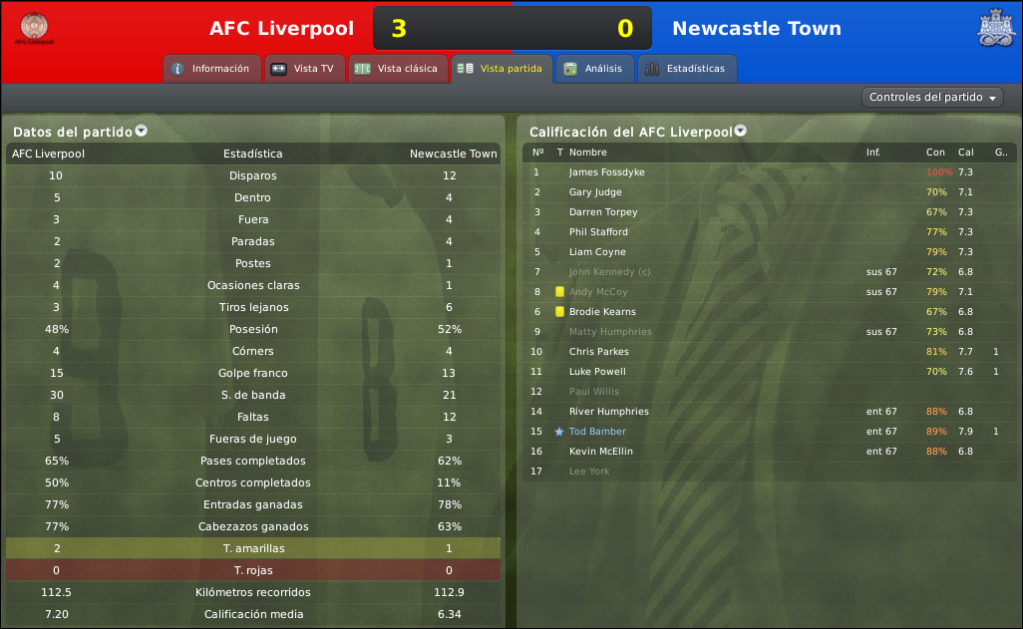Viewport: 1023px width, 629px height.
Task: Open the Newcastle Town club crest
Action: (995, 28)
